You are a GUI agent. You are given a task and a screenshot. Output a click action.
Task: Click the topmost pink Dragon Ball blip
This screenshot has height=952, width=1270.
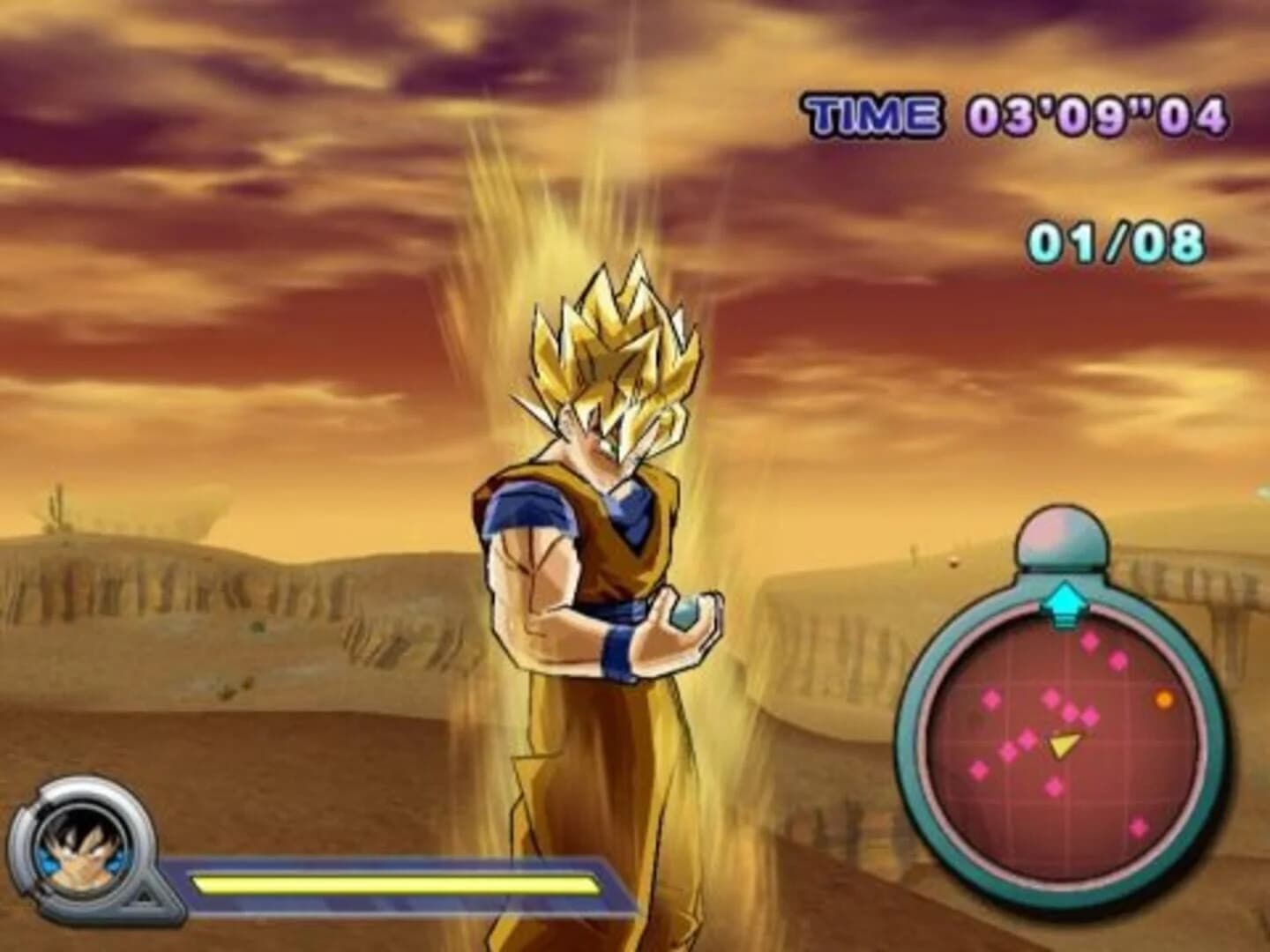1090,643
